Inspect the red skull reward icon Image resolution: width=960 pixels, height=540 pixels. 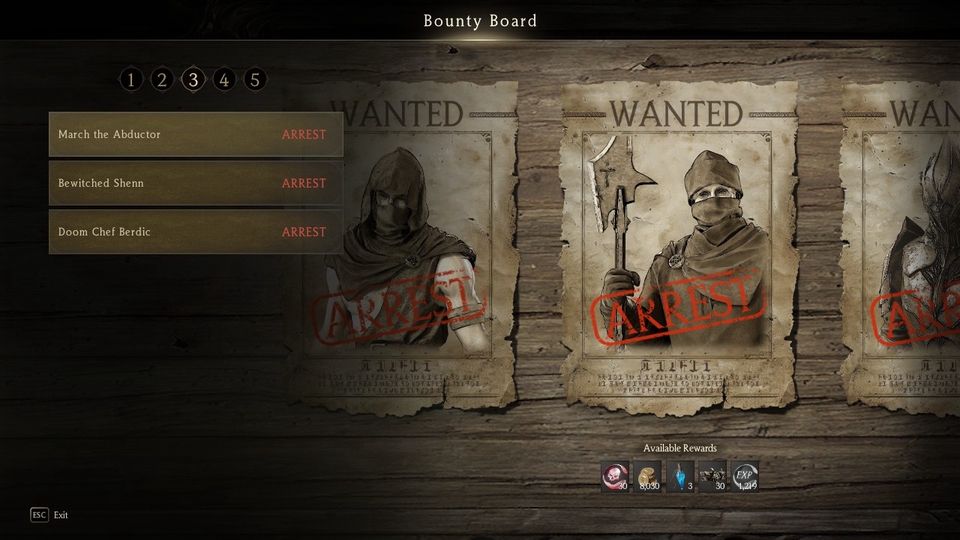click(615, 476)
